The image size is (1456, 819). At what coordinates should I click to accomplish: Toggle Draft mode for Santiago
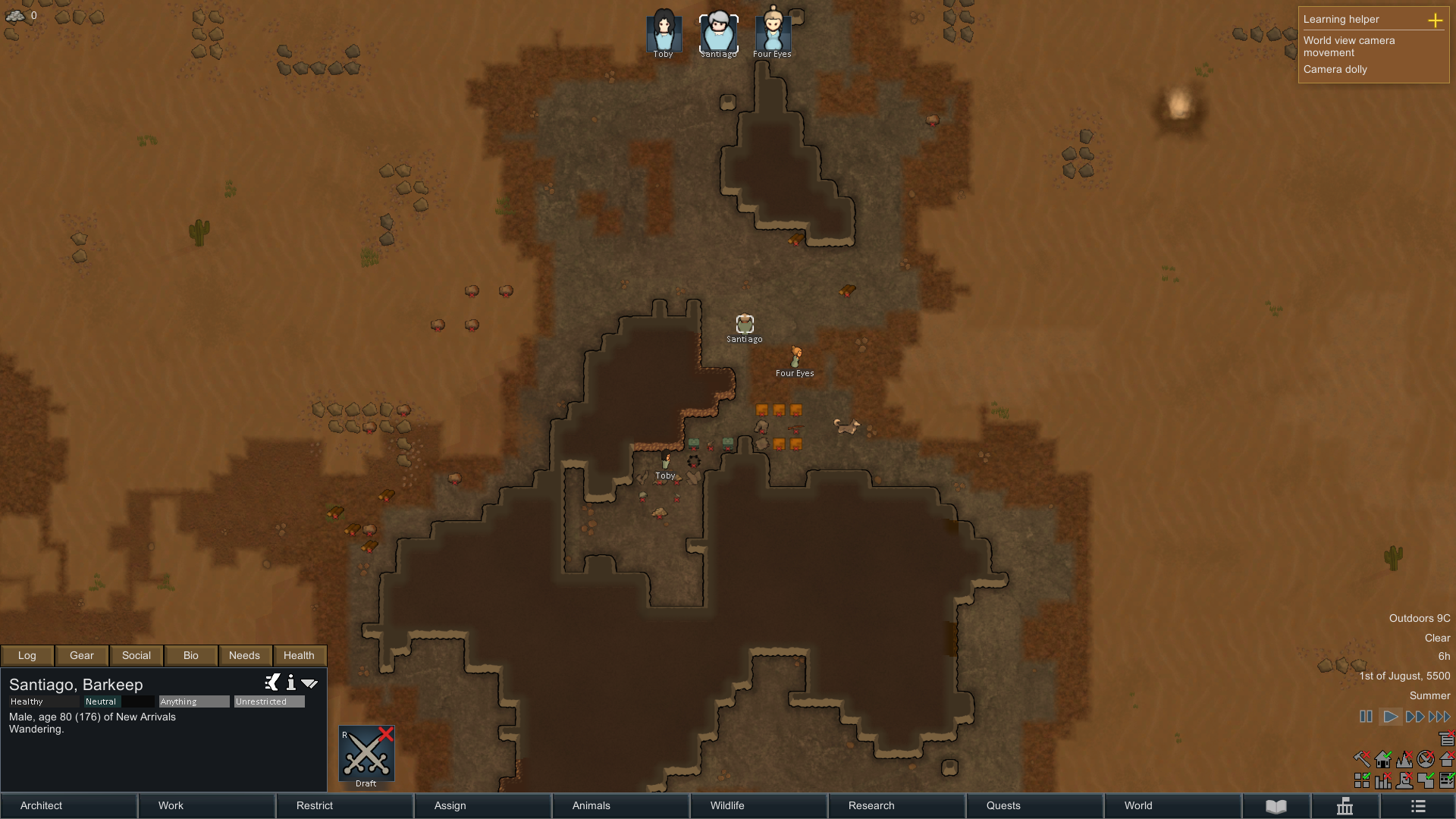point(366,754)
